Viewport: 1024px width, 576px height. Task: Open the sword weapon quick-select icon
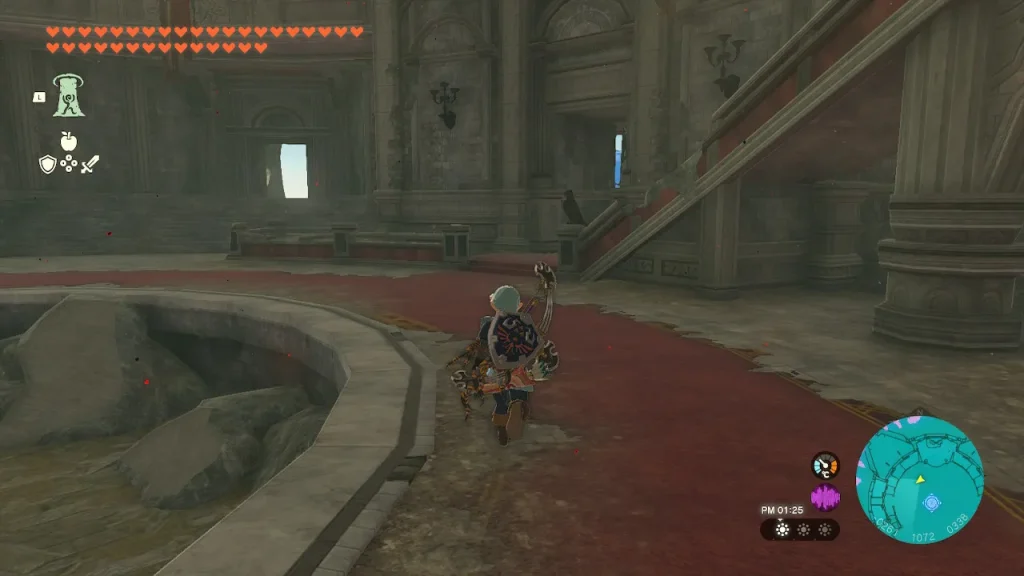[91, 164]
